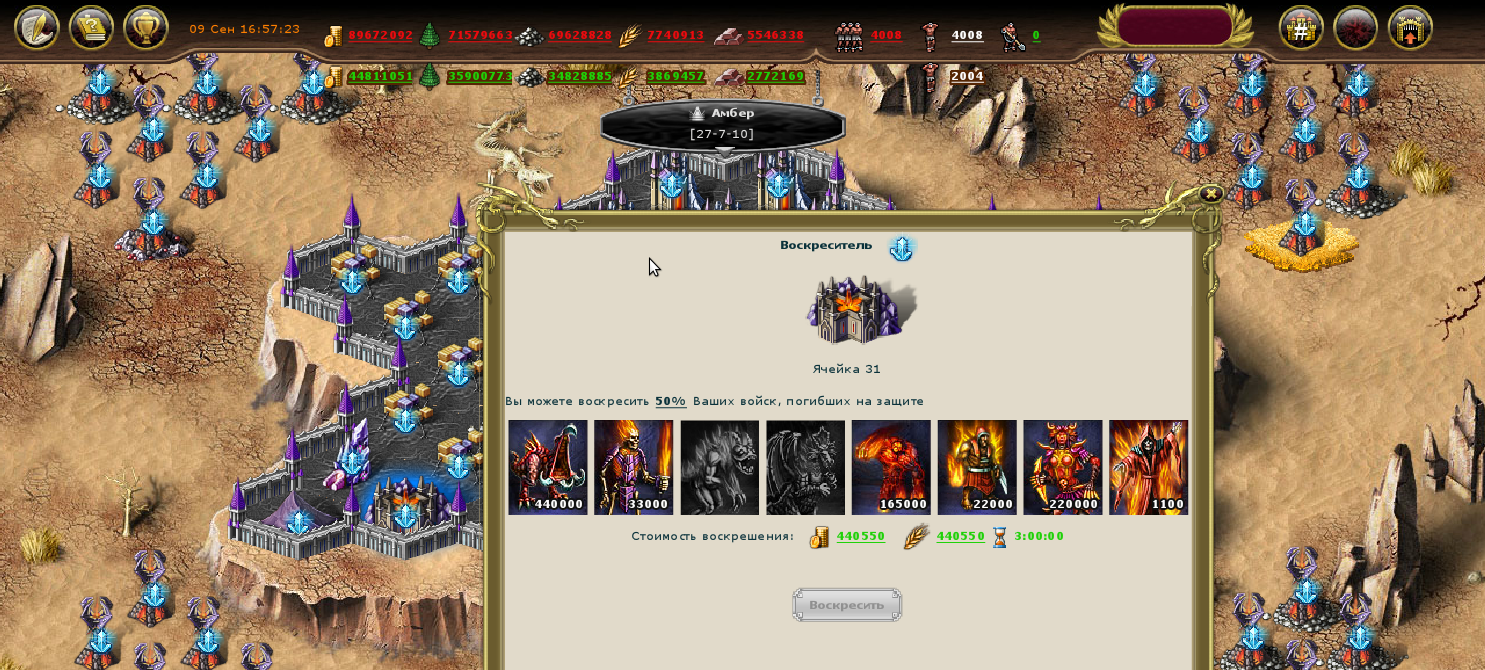Viewport: 1485px width, 670px height.
Task: Click the crimson laurel-wreath banner
Action: click(x=1175, y=27)
